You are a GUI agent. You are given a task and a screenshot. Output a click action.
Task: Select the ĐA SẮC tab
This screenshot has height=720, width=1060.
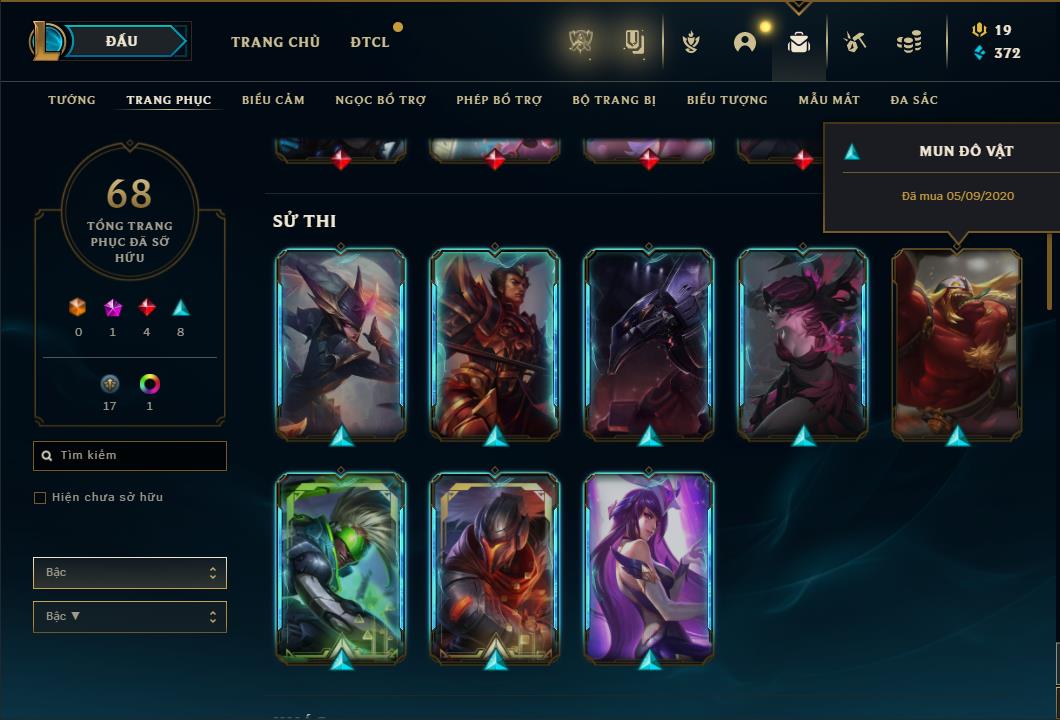coord(914,100)
